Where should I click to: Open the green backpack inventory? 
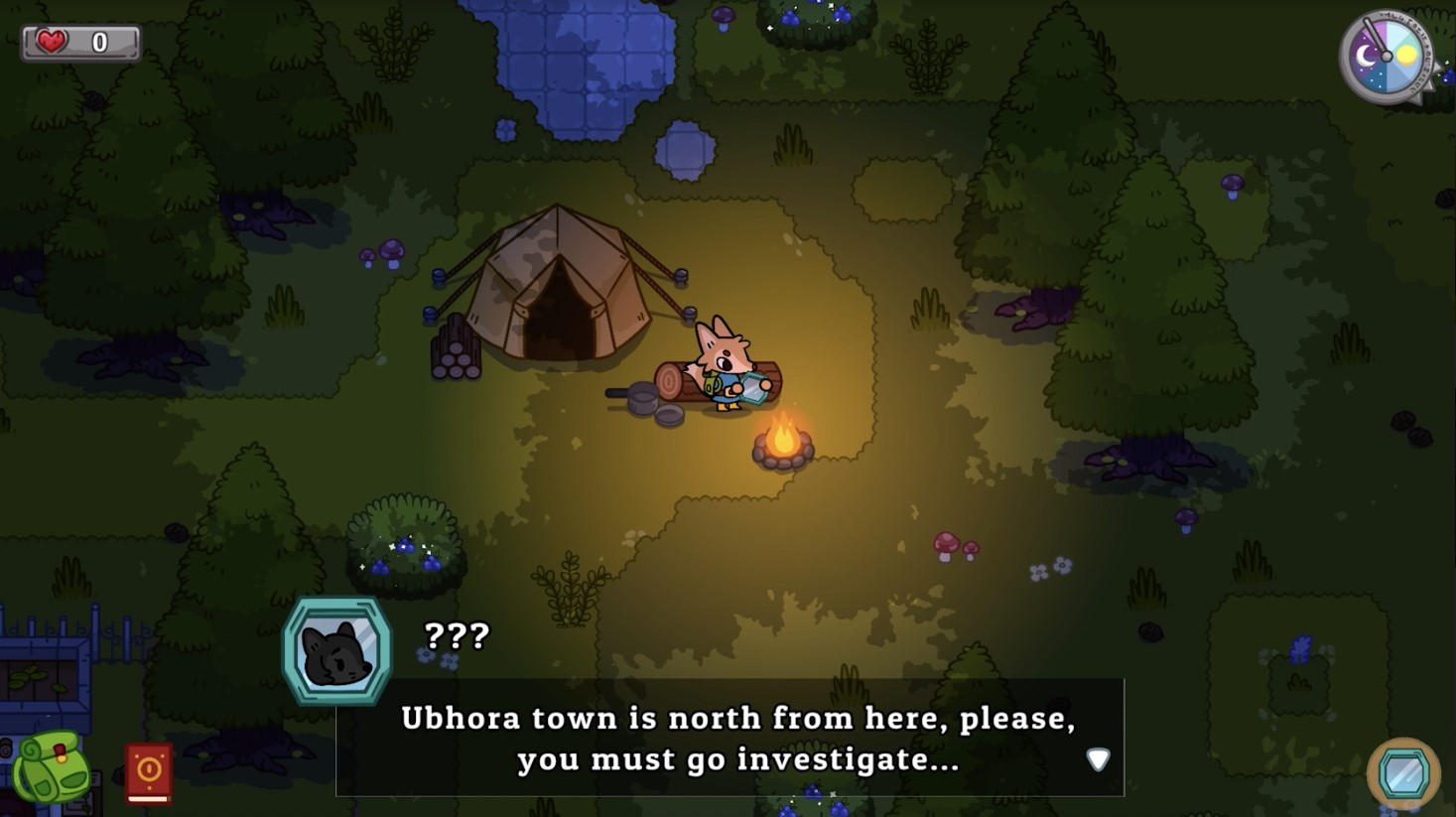[52, 767]
